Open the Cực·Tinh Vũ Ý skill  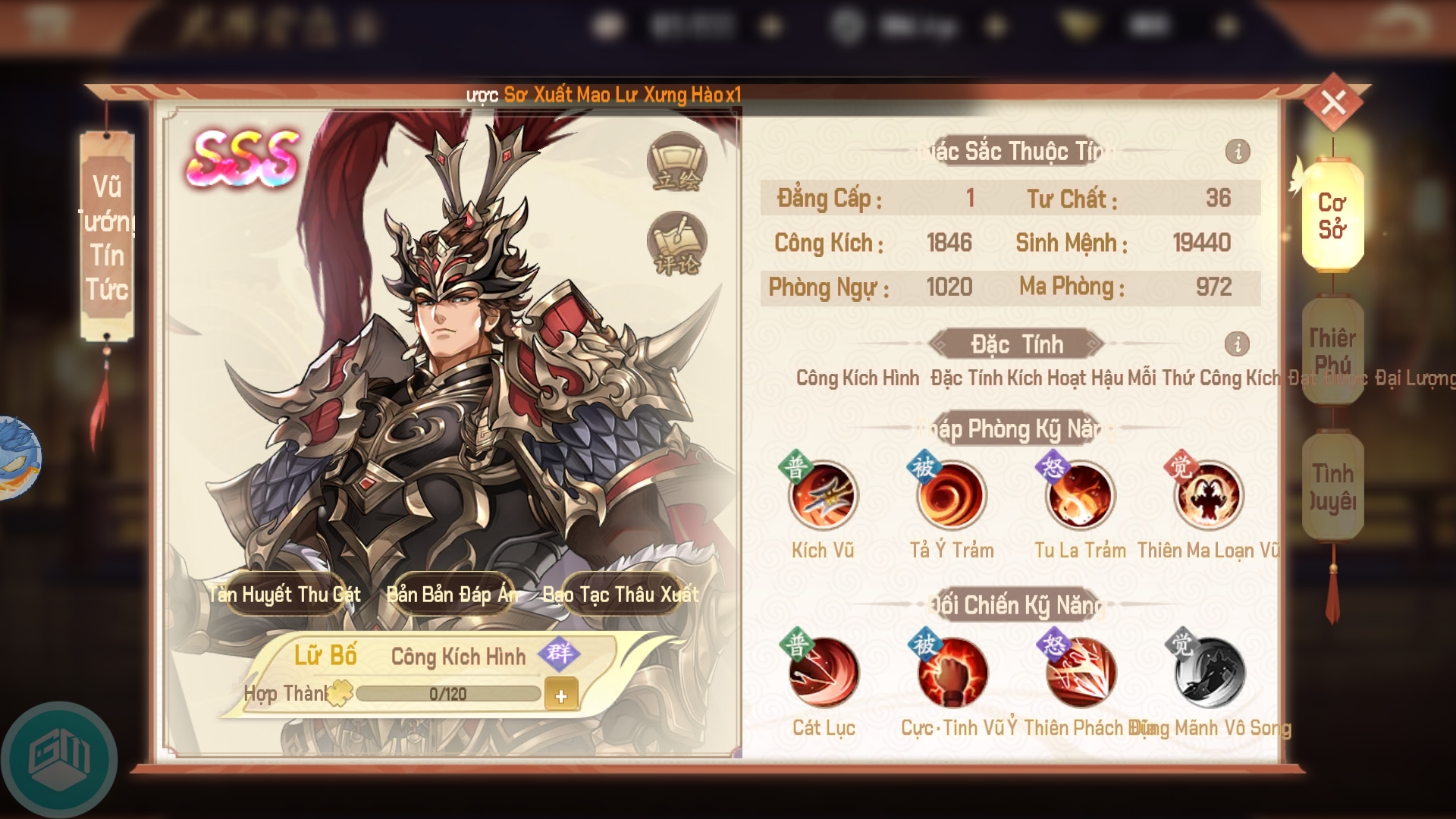pos(952,673)
